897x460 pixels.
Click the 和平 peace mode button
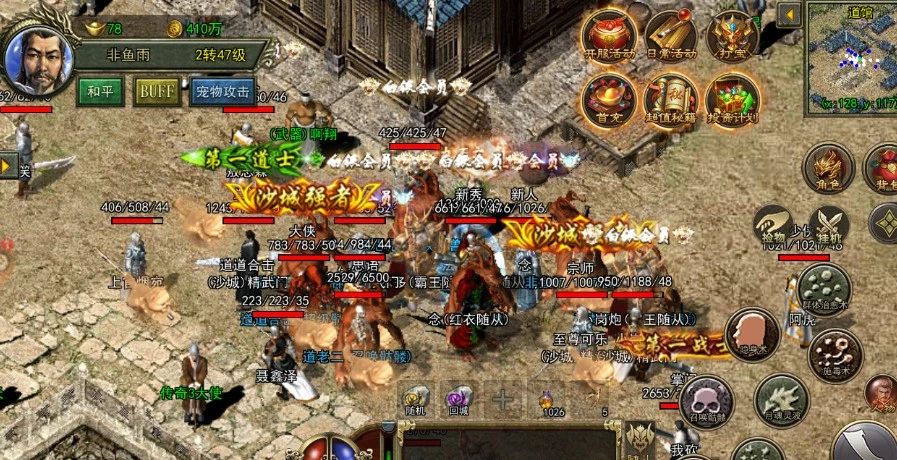point(100,91)
